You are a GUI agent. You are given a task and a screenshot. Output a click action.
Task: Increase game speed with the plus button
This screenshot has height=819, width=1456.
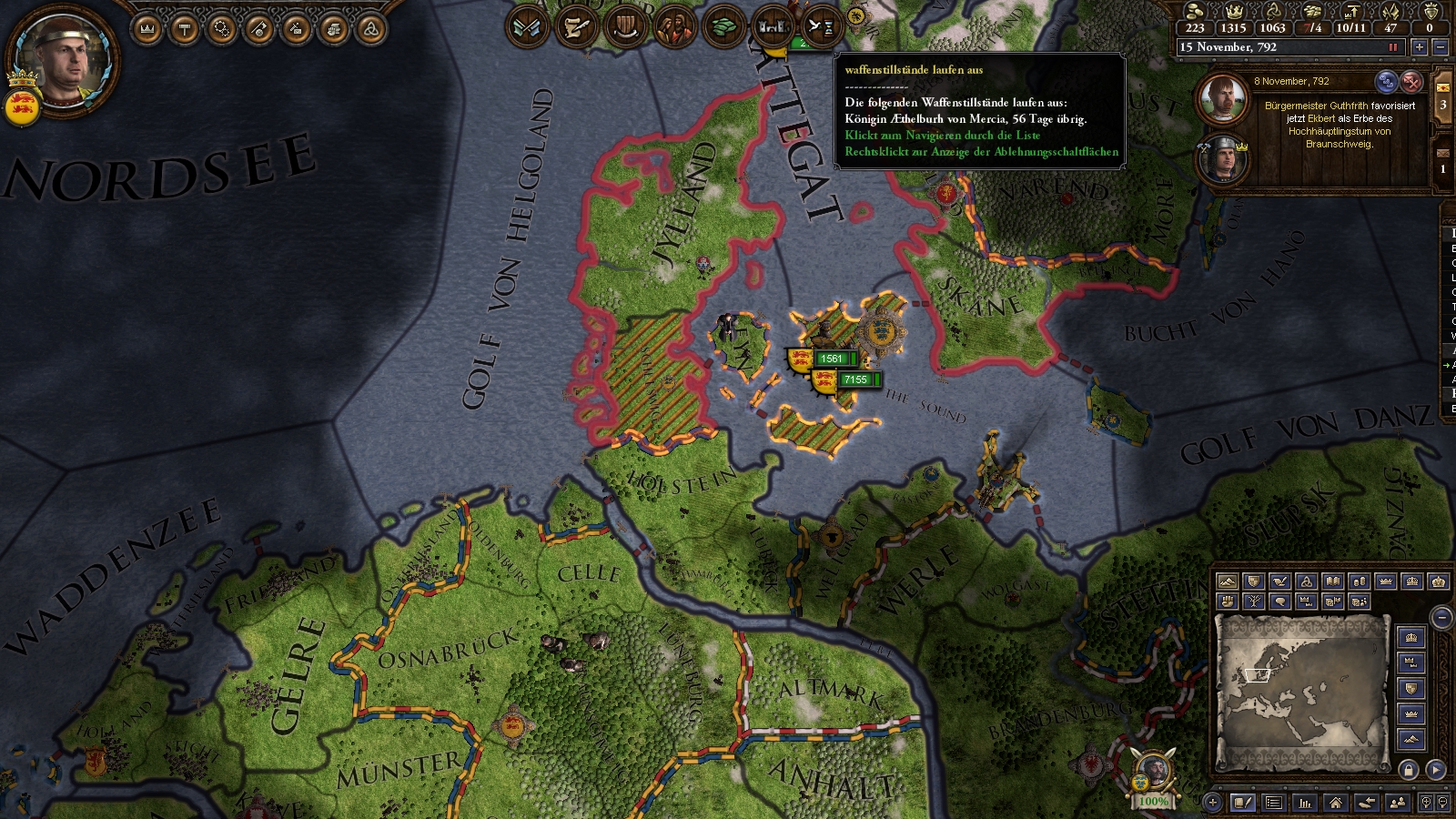1419,47
